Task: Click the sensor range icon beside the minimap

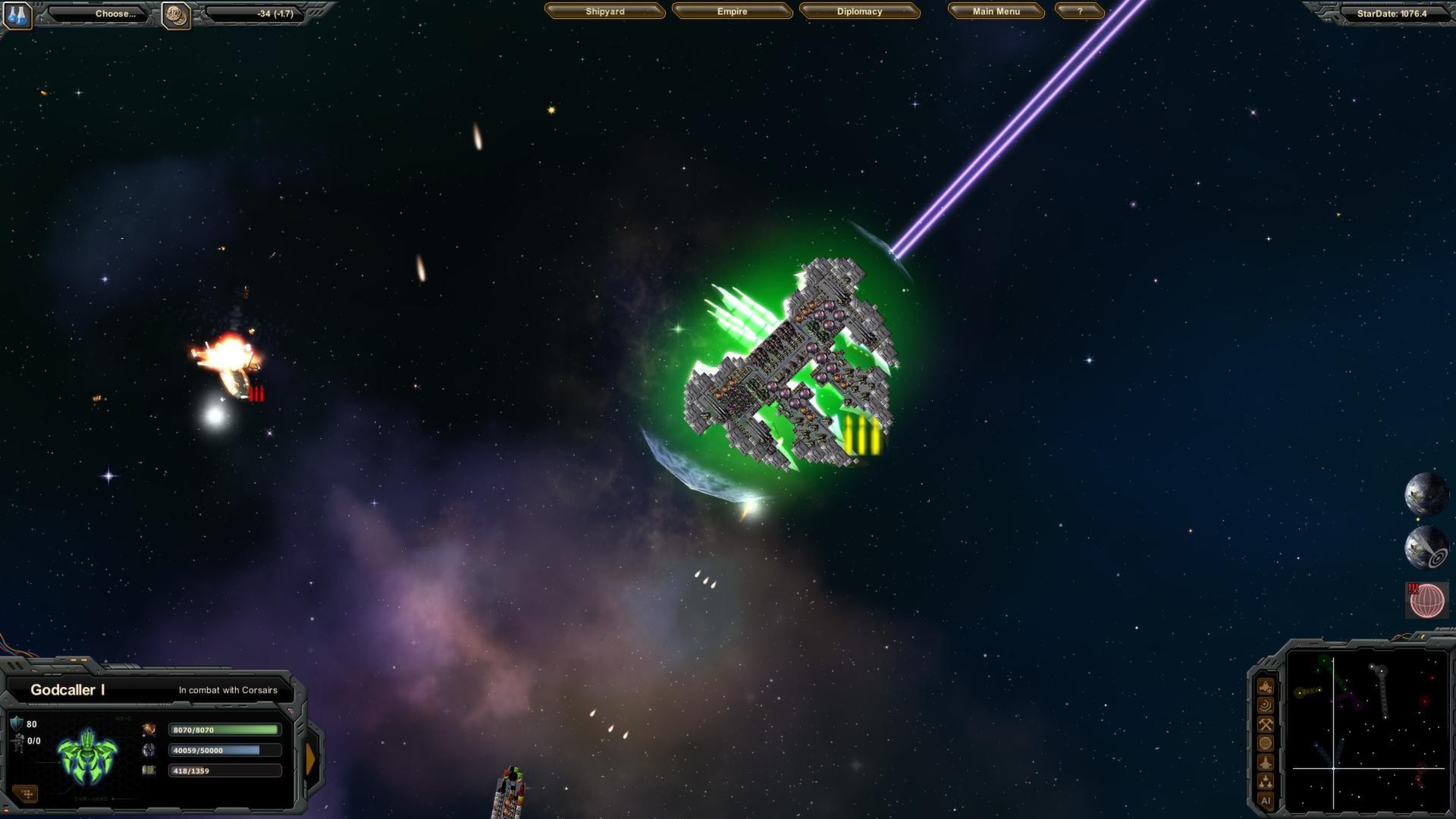Action: click(x=1266, y=705)
